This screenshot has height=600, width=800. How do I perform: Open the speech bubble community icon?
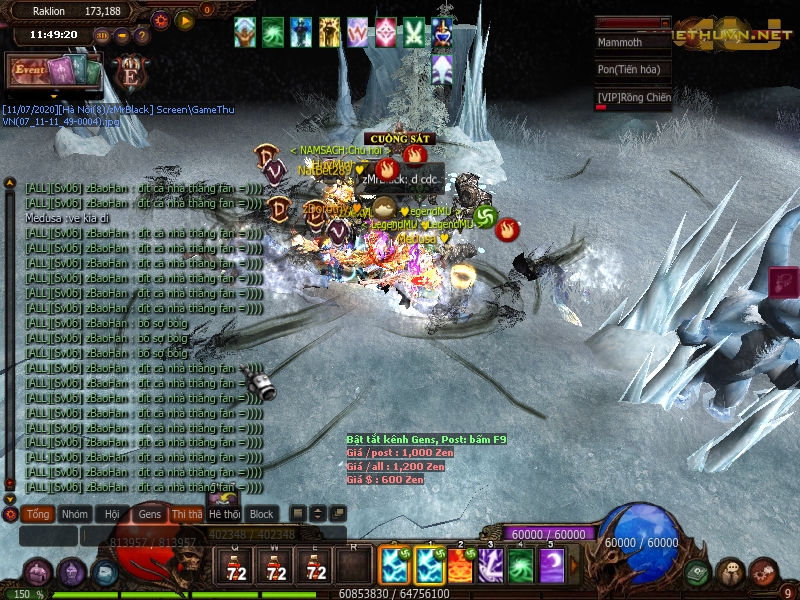tap(731, 571)
